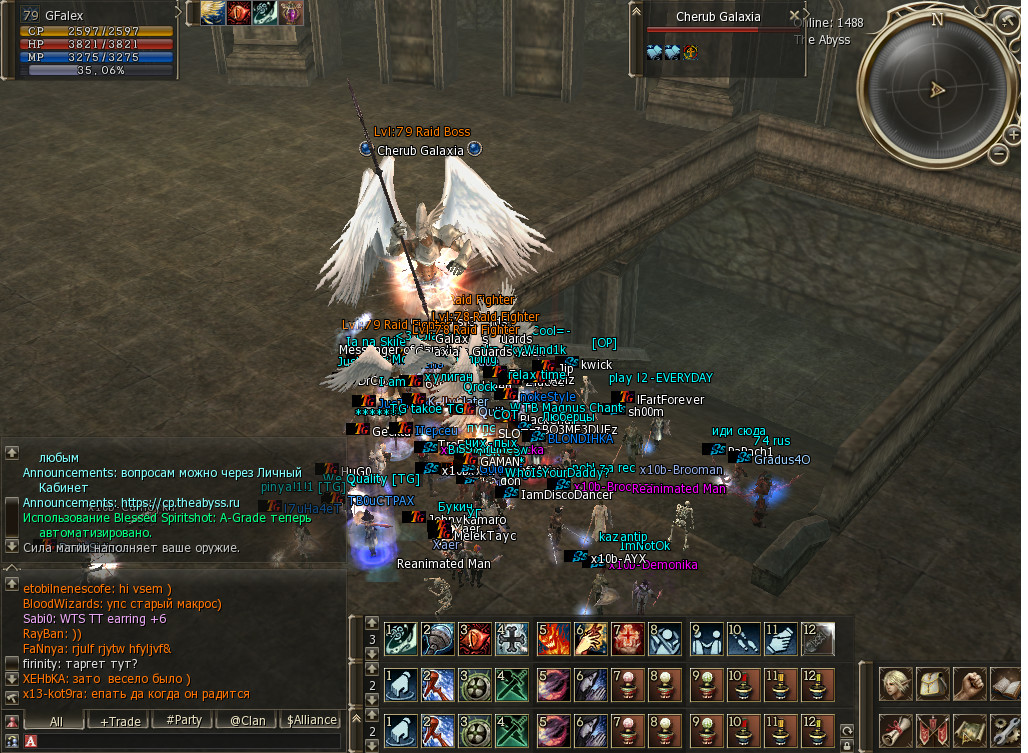Use the red eye skill in slot 3
The image size is (1028, 753).
pyautogui.click(x=475, y=637)
